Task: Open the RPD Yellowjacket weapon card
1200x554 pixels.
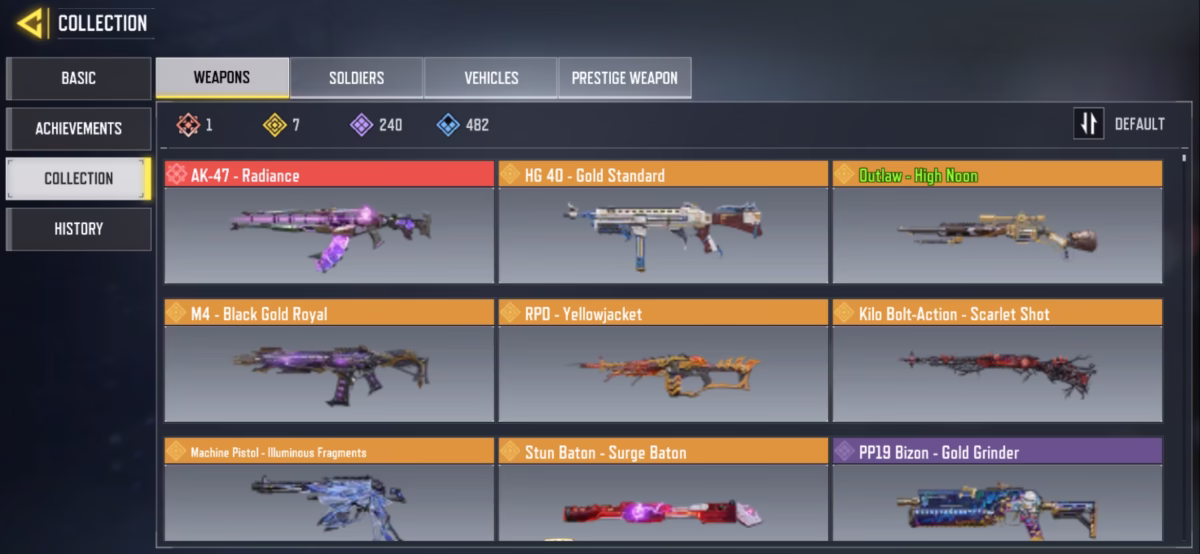Action: point(663,360)
